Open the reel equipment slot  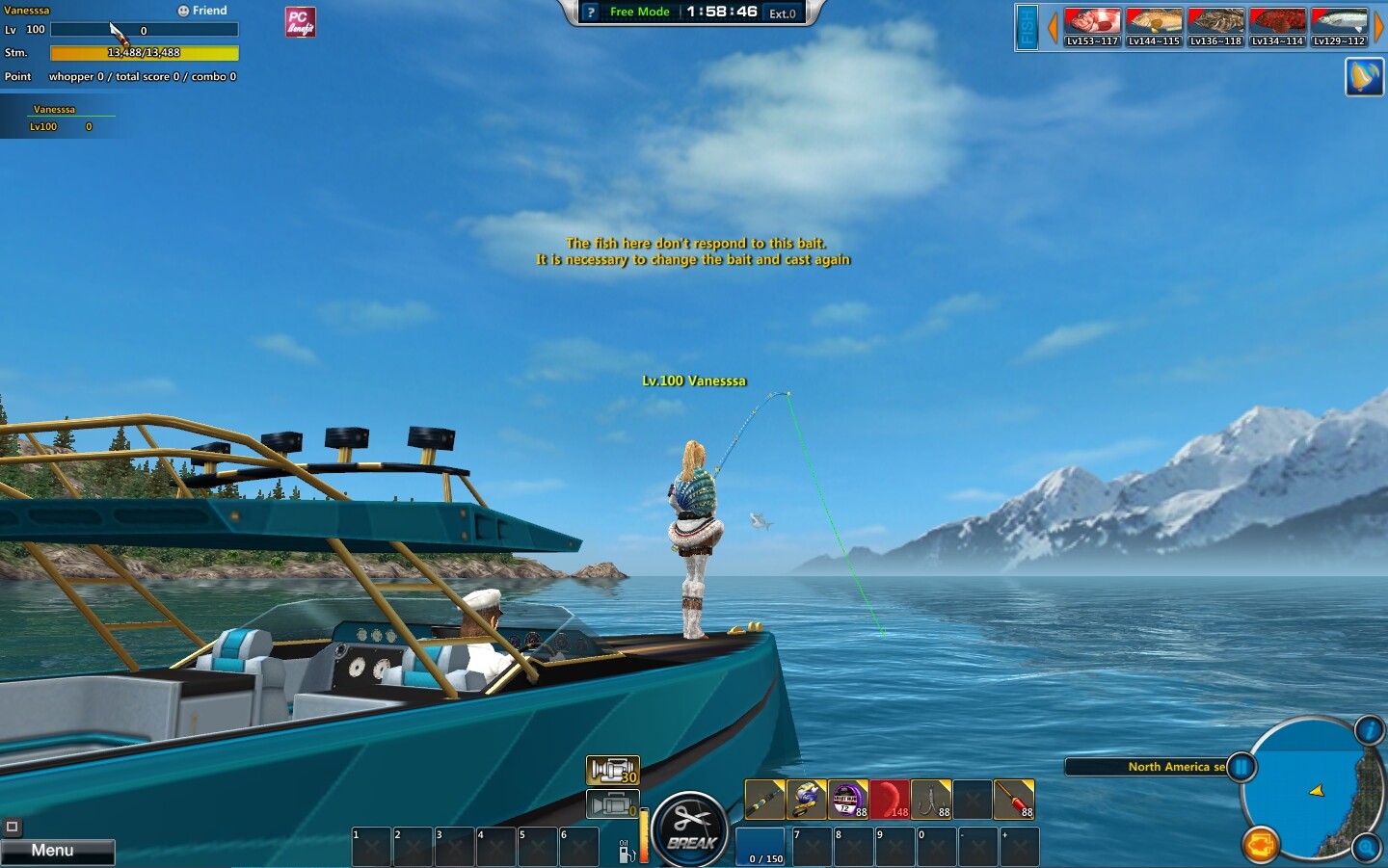pyautogui.click(x=806, y=799)
